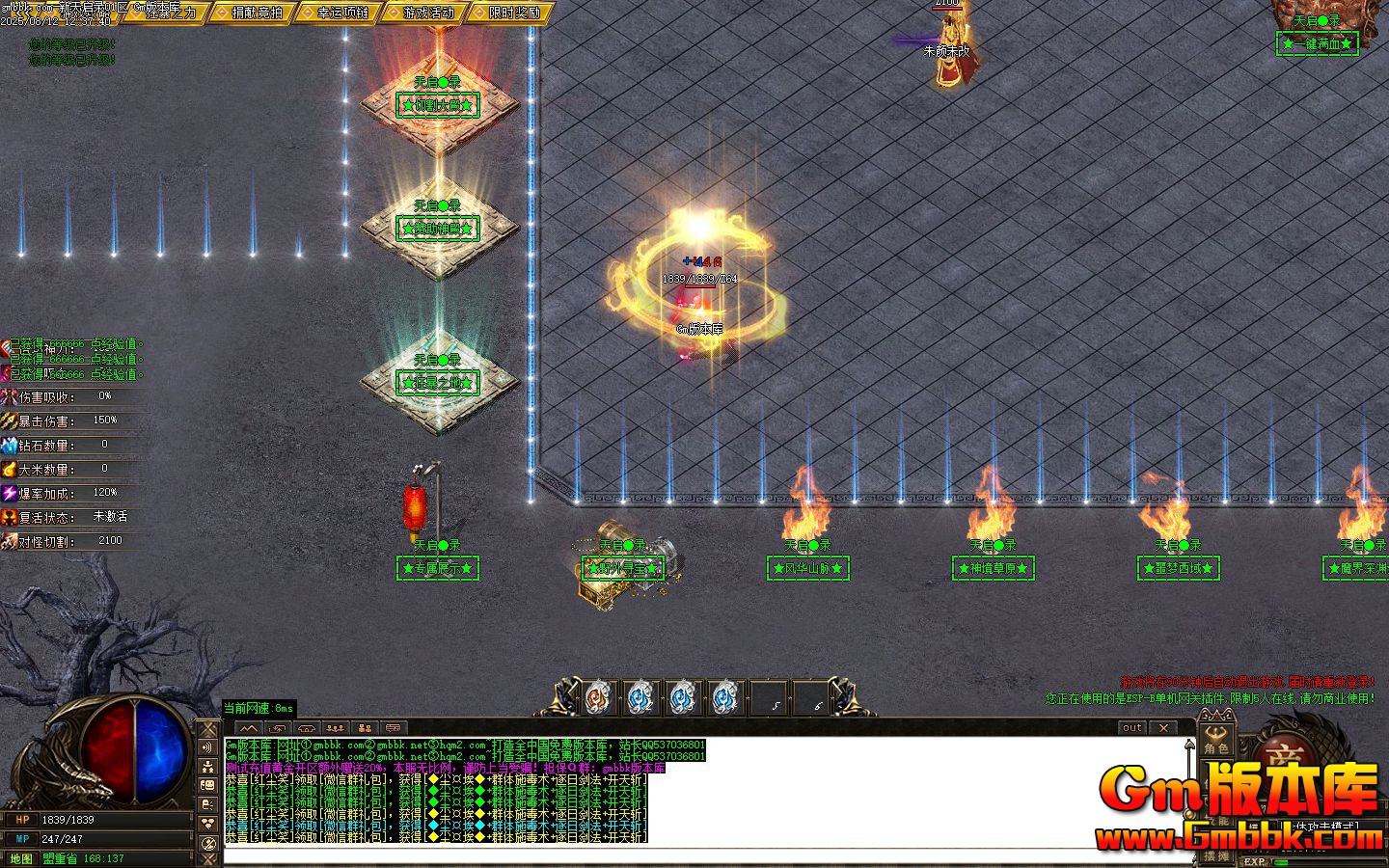Click the crossed-out circle chat filter icon
The height and width of the screenshot is (868, 1389).
click(x=208, y=843)
